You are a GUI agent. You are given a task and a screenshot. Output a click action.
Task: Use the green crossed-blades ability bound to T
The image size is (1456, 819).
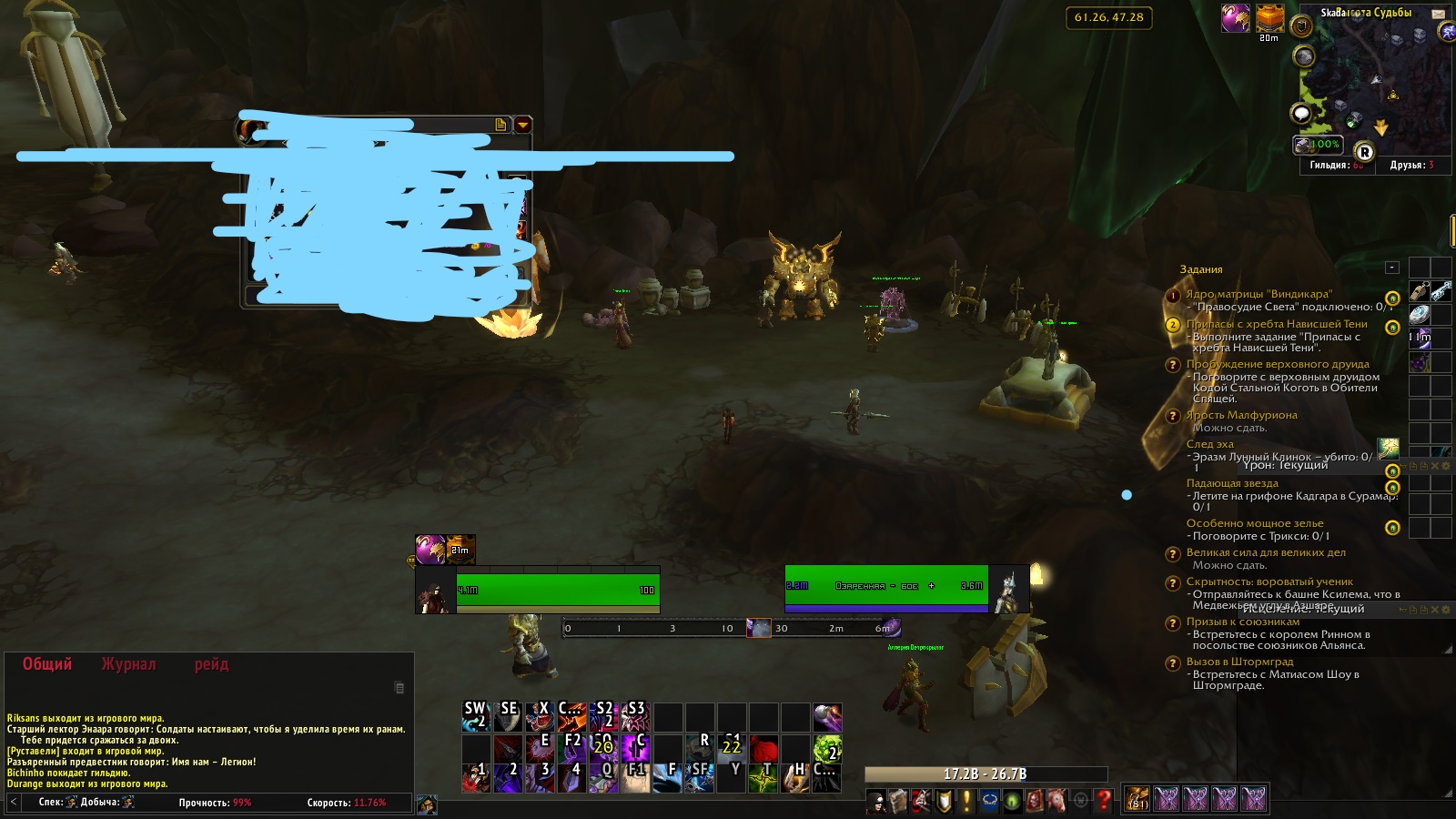tap(763, 777)
